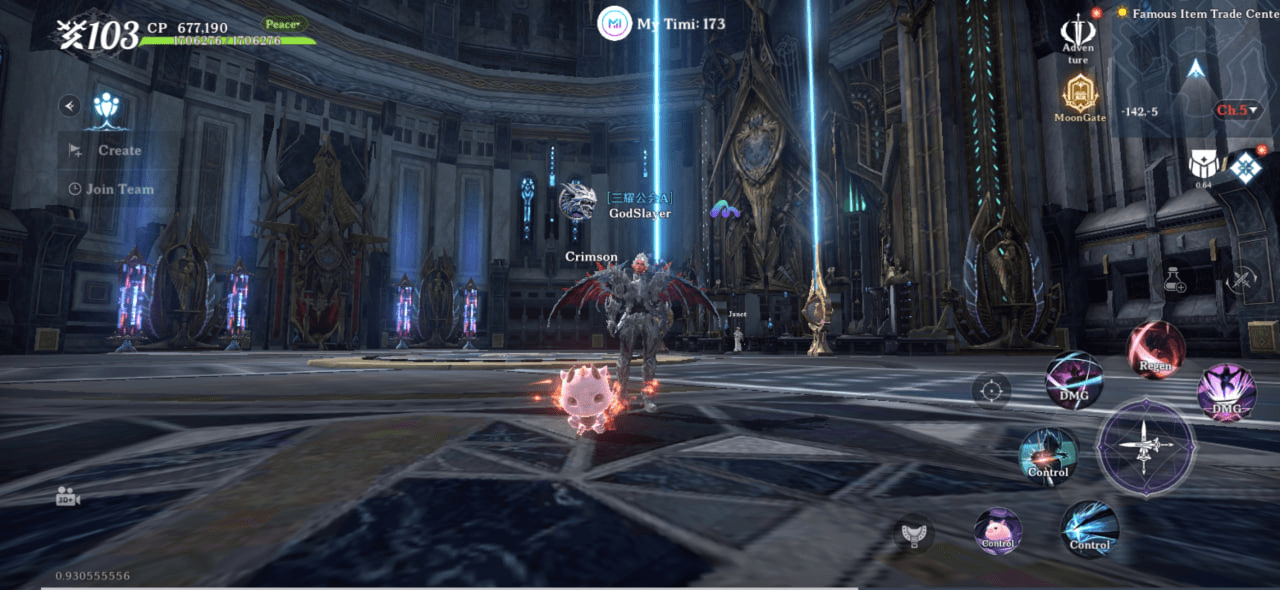Select the glowing team tab icon
Viewport: 1280px width, 590px height.
coord(108,107)
